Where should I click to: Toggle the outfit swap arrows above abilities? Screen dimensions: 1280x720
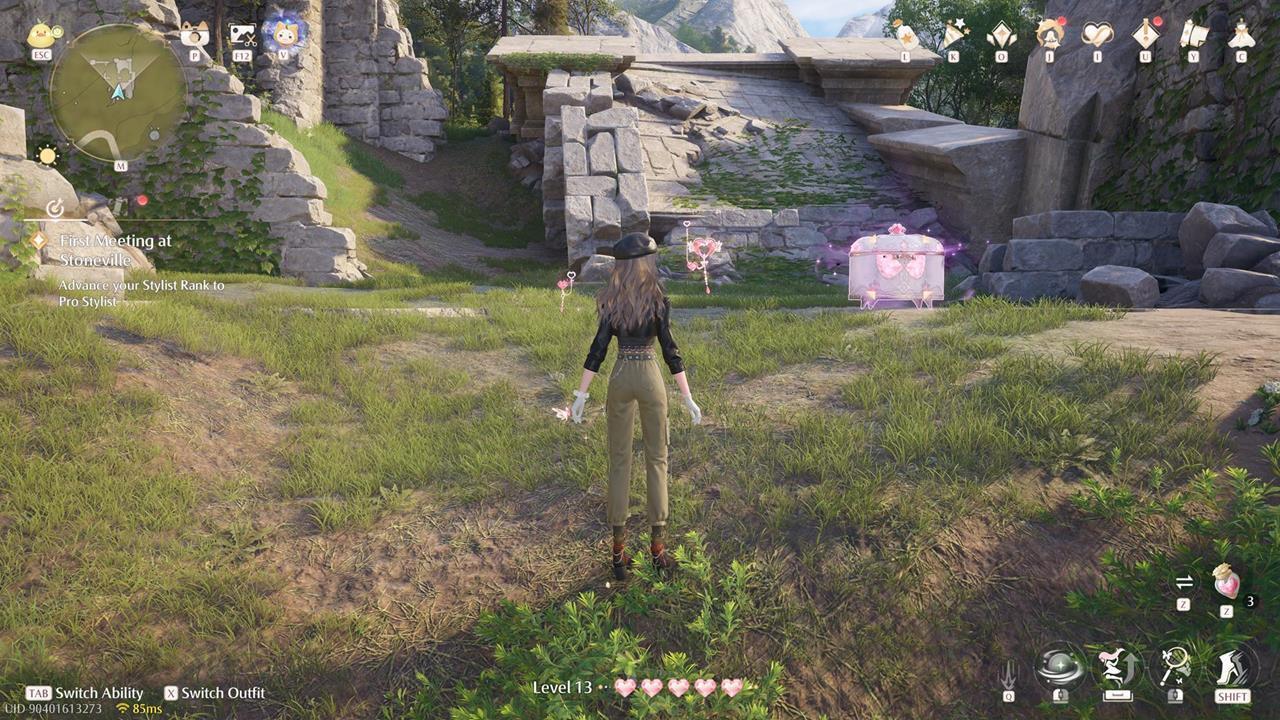click(x=1185, y=582)
